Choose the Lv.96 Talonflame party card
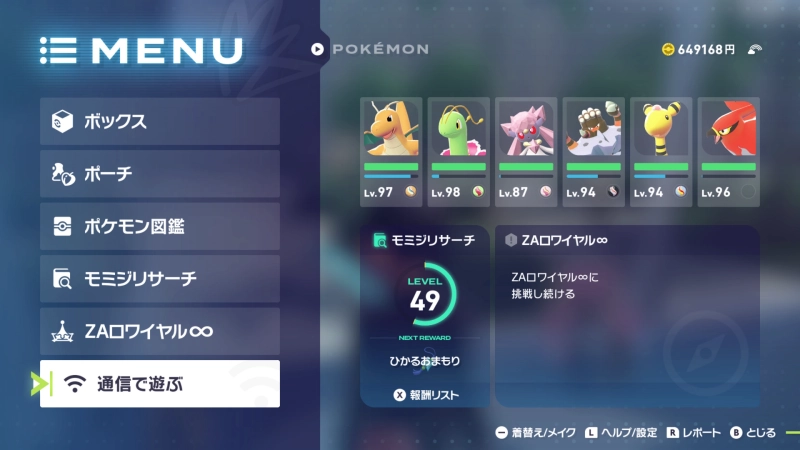The height and width of the screenshot is (450, 800). point(728,151)
